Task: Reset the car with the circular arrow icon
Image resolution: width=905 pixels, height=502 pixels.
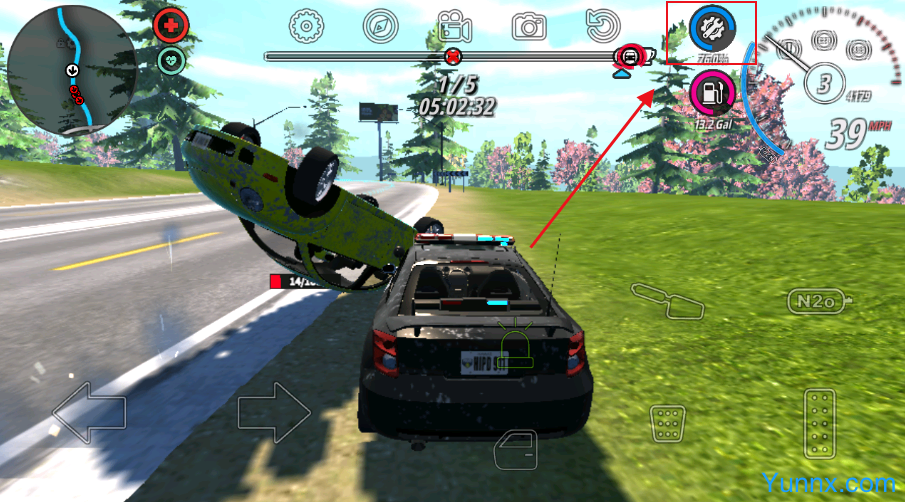Action: (603, 24)
